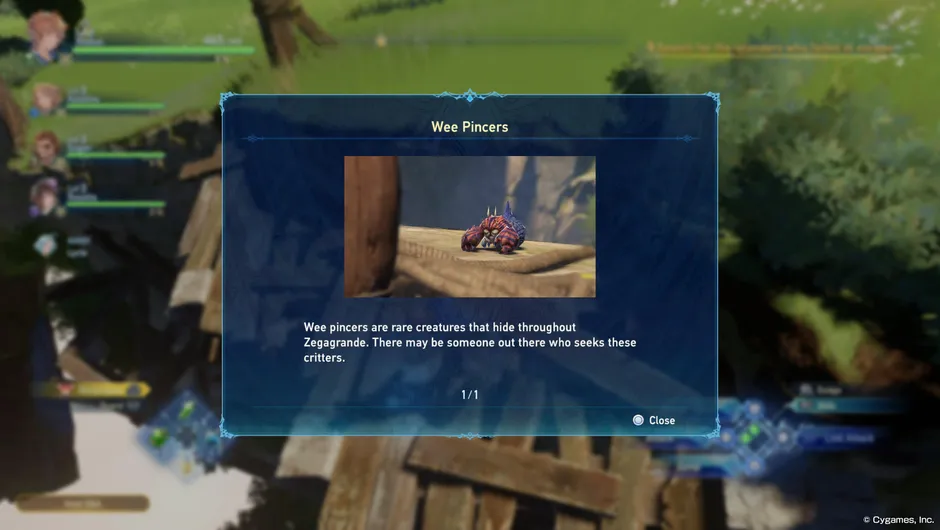This screenshot has width=940, height=530.
Task: Close the Wee Pincers info popup
Action: coord(654,420)
